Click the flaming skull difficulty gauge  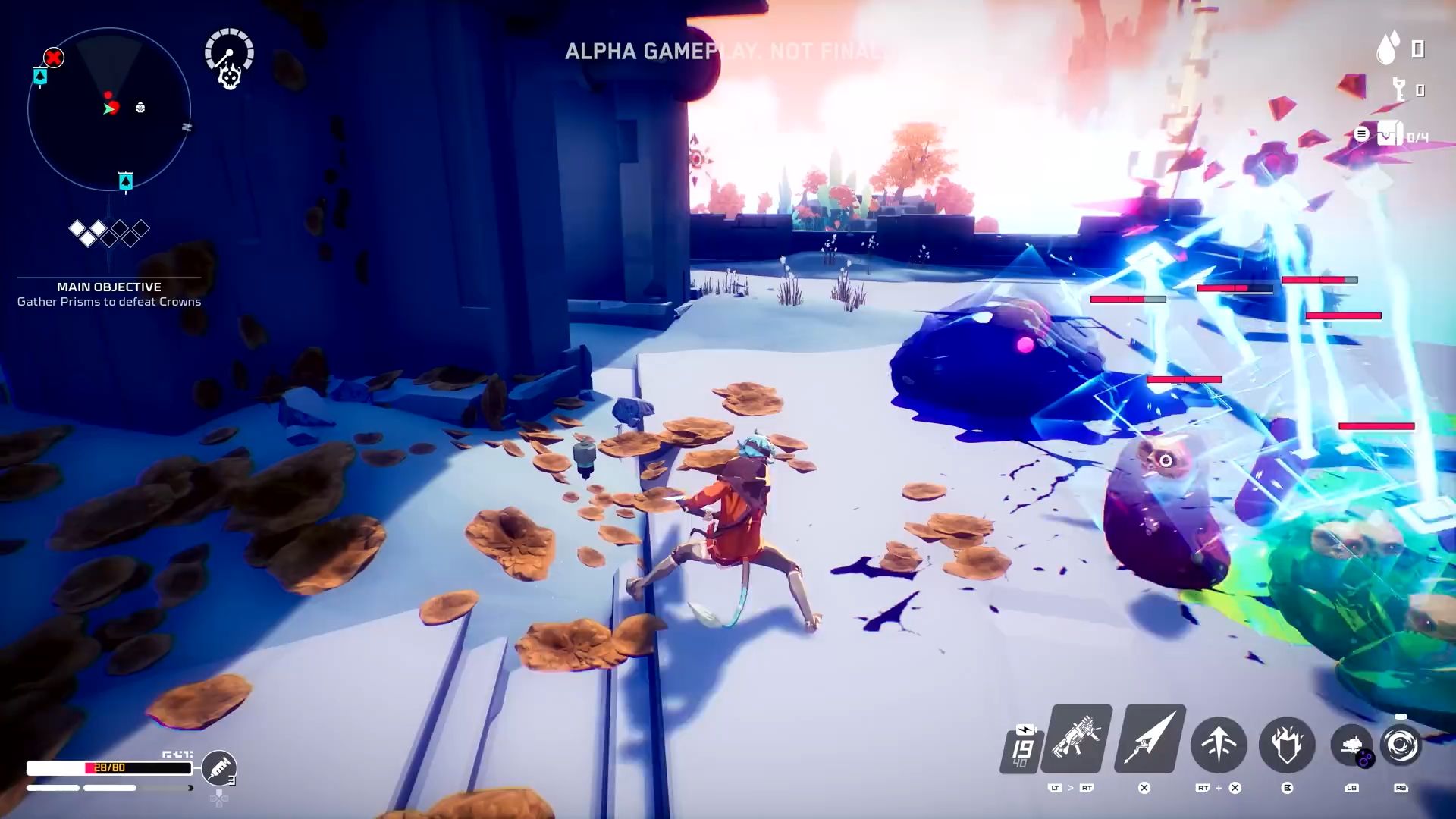229,59
